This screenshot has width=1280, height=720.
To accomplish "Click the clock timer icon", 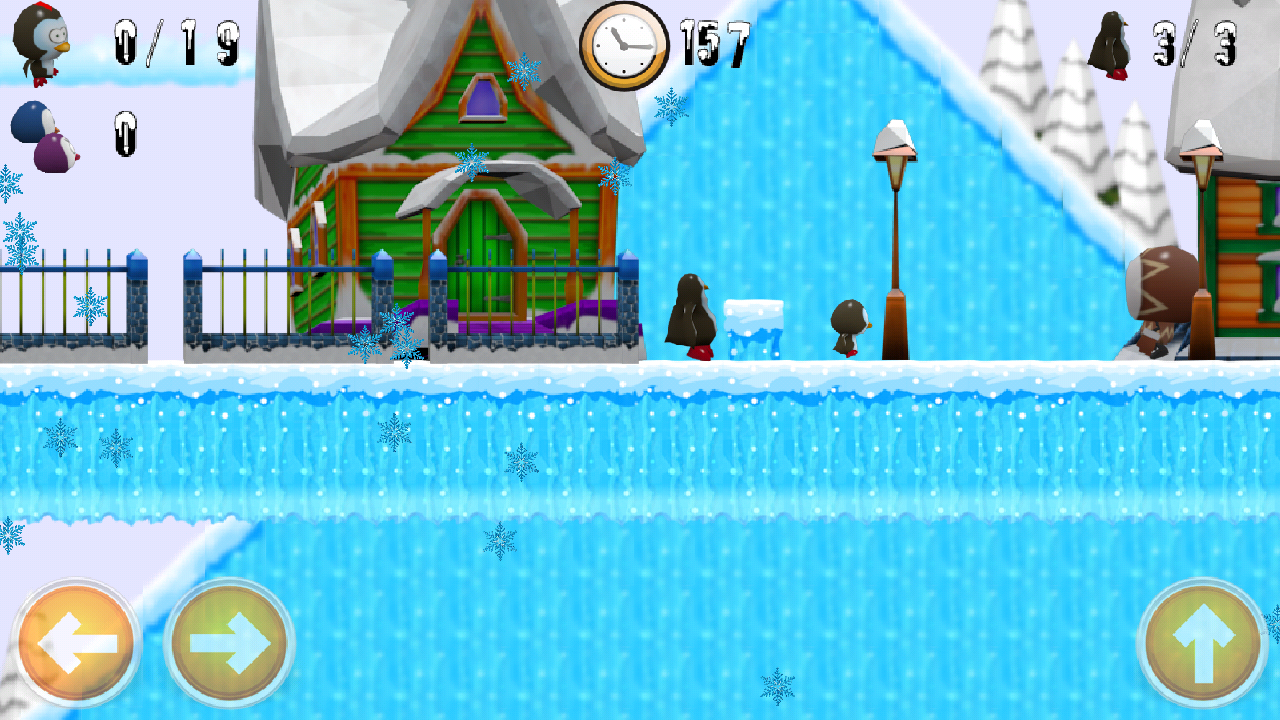I will click(625, 42).
